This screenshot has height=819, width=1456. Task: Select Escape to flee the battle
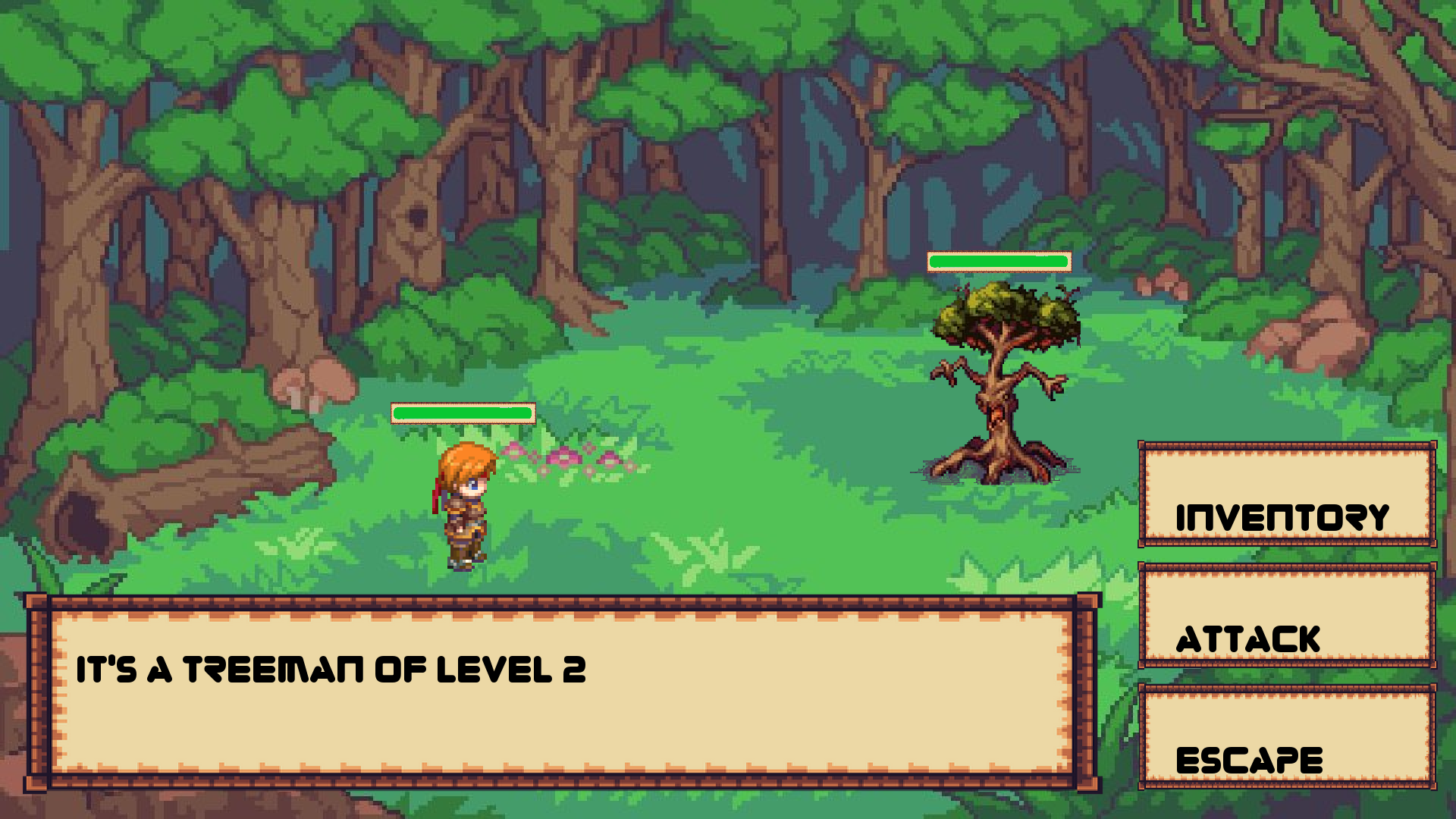tap(1287, 737)
